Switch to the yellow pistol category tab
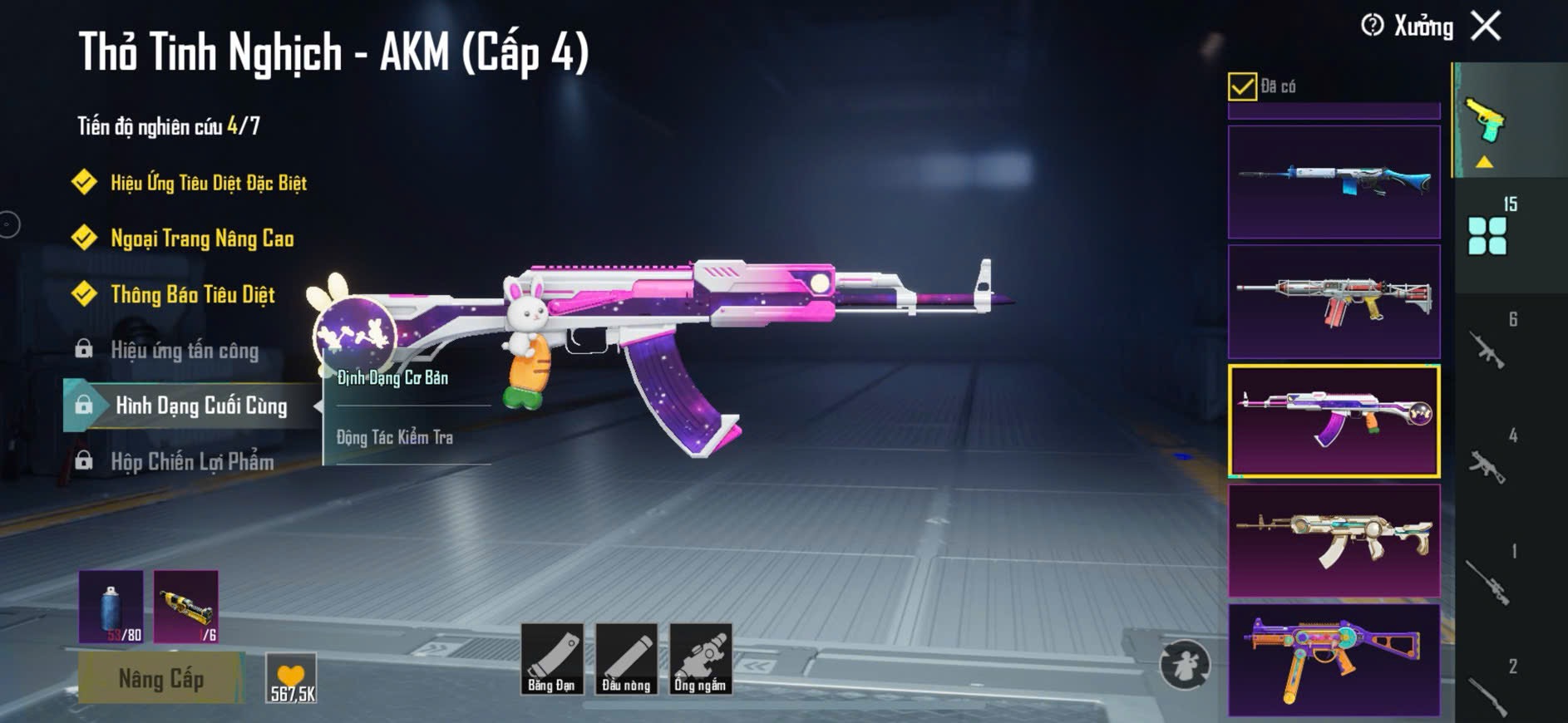The height and width of the screenshot is (723, 1568). point(1486,121)
